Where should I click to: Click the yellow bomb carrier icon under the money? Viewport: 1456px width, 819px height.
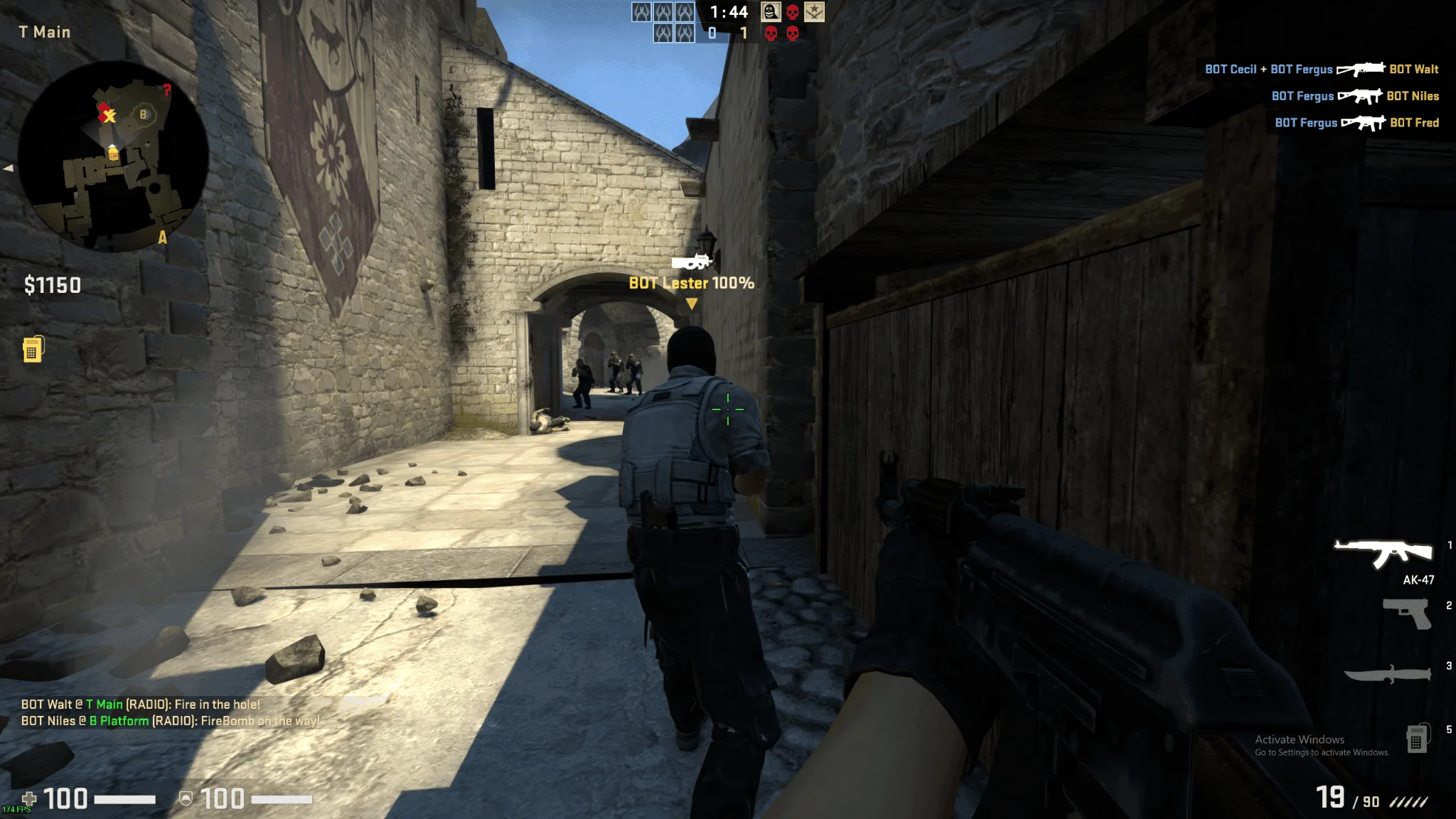tap(33, 349)
